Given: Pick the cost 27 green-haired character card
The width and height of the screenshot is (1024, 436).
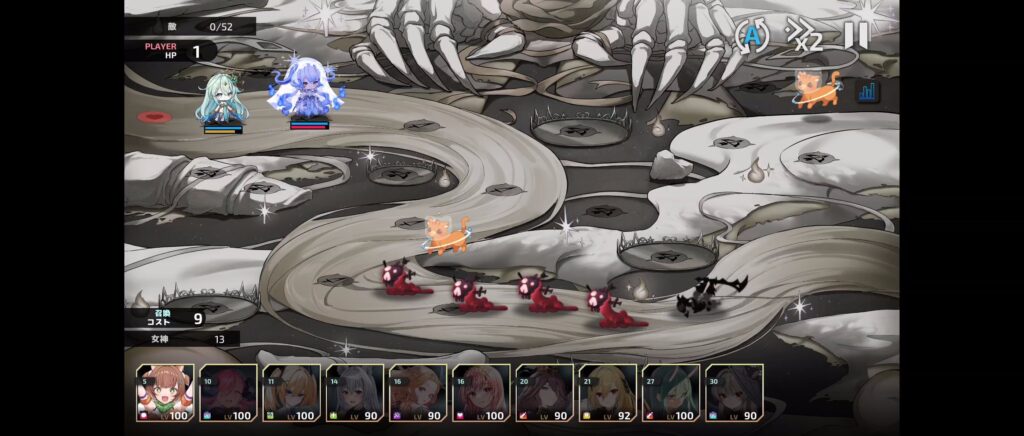Looking at the screenshot, I should [x=671, y=393].
